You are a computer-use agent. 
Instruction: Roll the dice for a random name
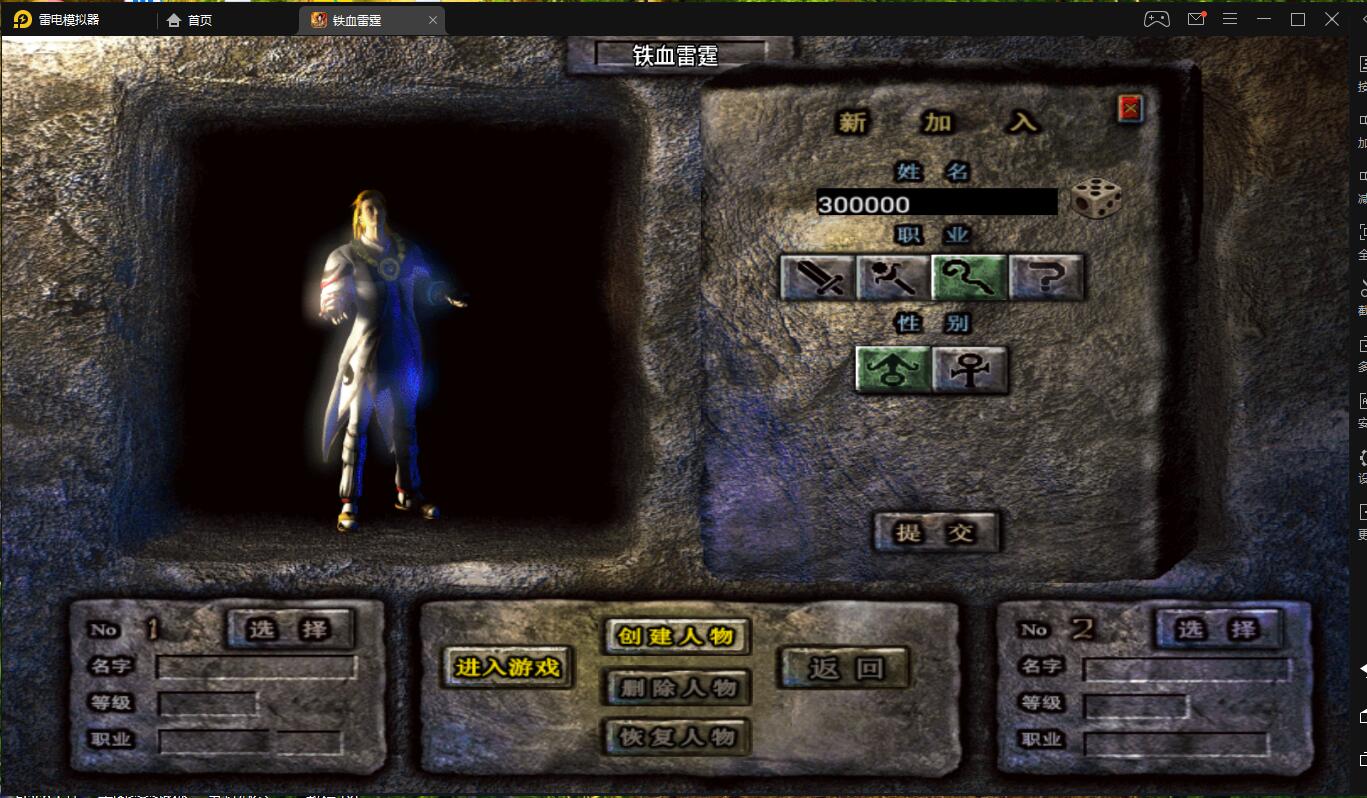pyautogui.click(x=1095, y=199)
